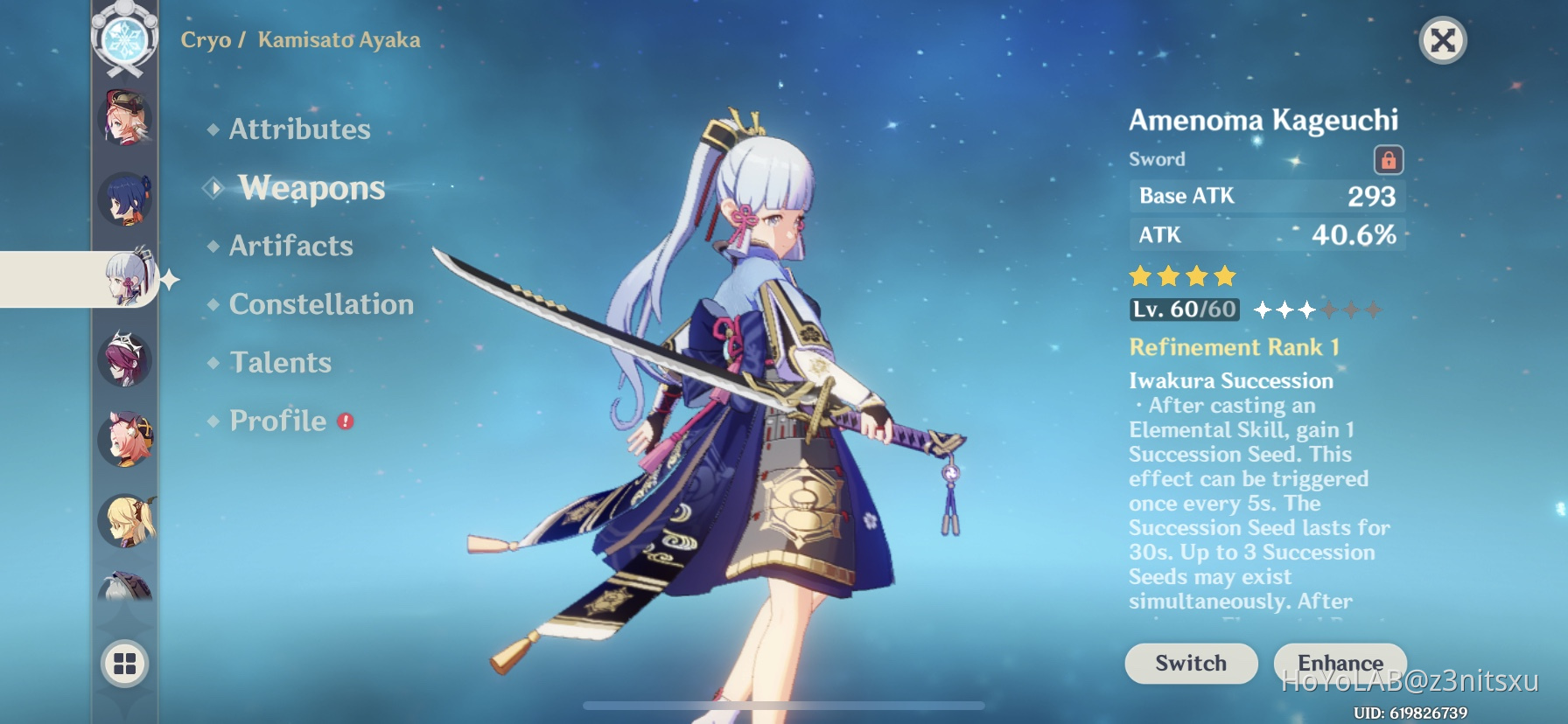Switch to the Attributes tab

298,129
